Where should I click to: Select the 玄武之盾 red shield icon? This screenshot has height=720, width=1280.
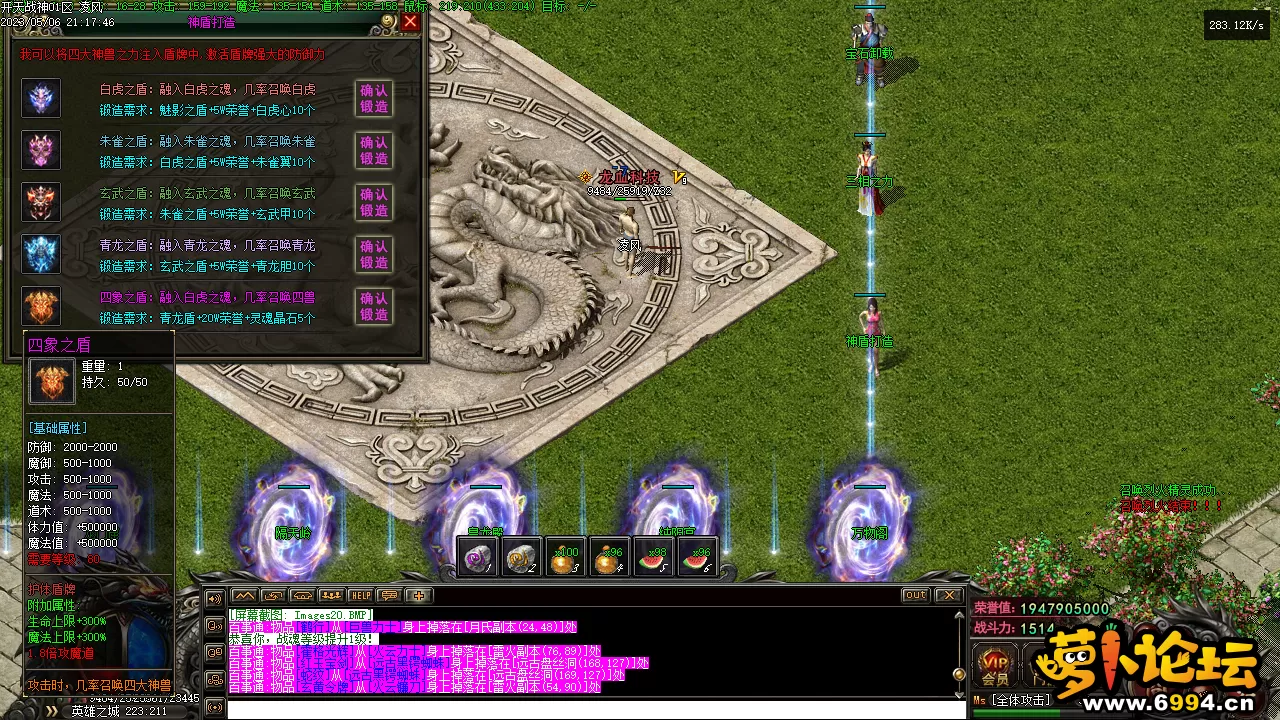click(41, 202)
